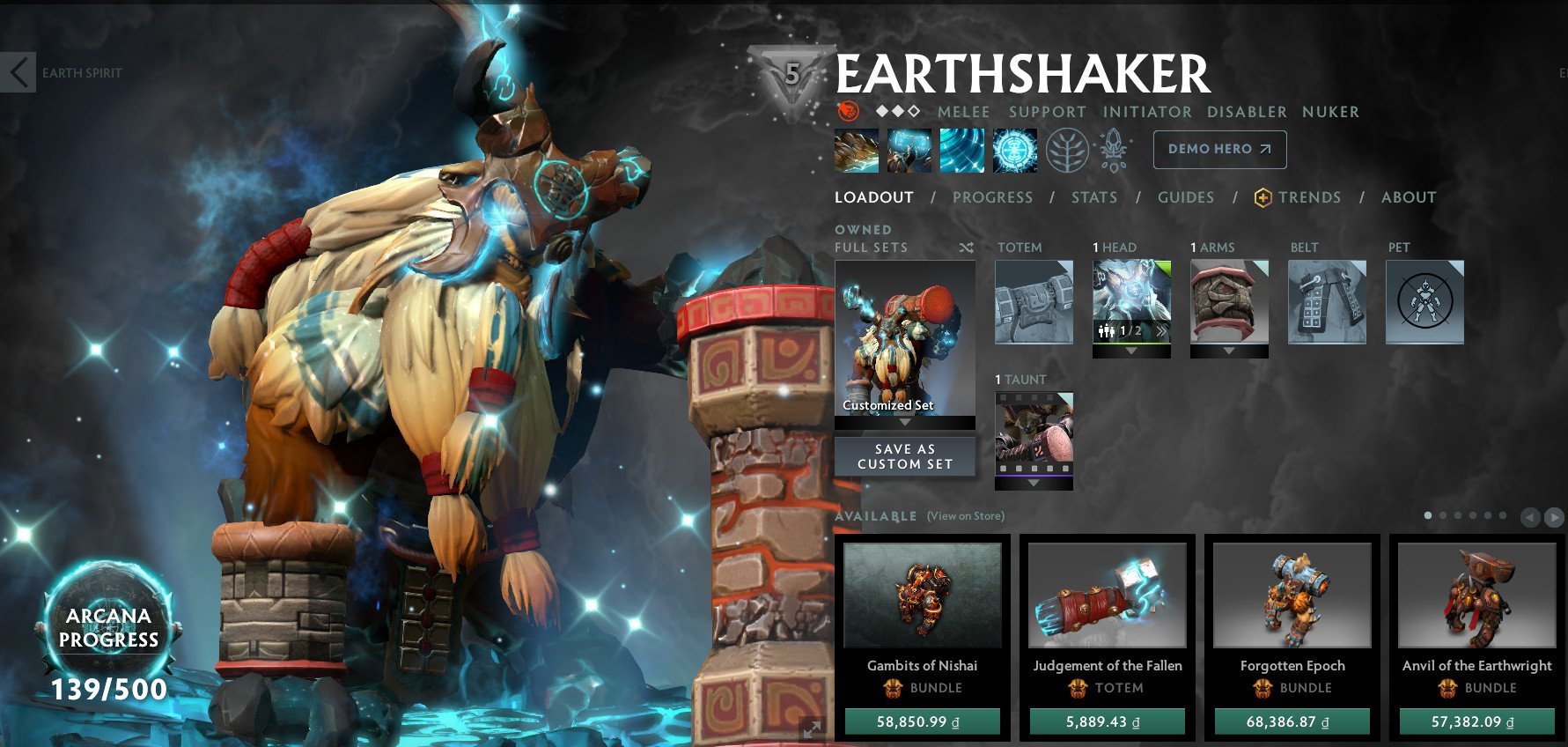
Task: Expand the Head slot dropdown arrow
Action: (x=1131, y=351)
